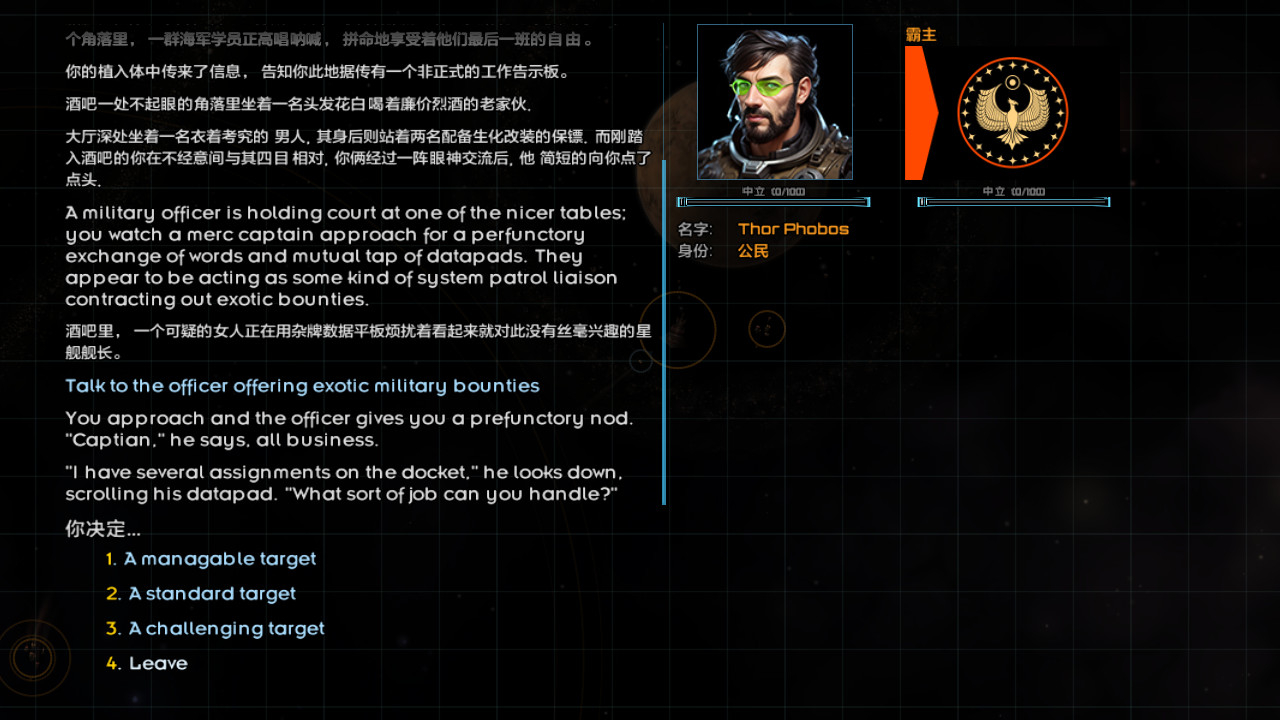Click the Thor Phobos name text
Image resolution: width=1280 pixels, height=720 pixels.
point(793,229)
